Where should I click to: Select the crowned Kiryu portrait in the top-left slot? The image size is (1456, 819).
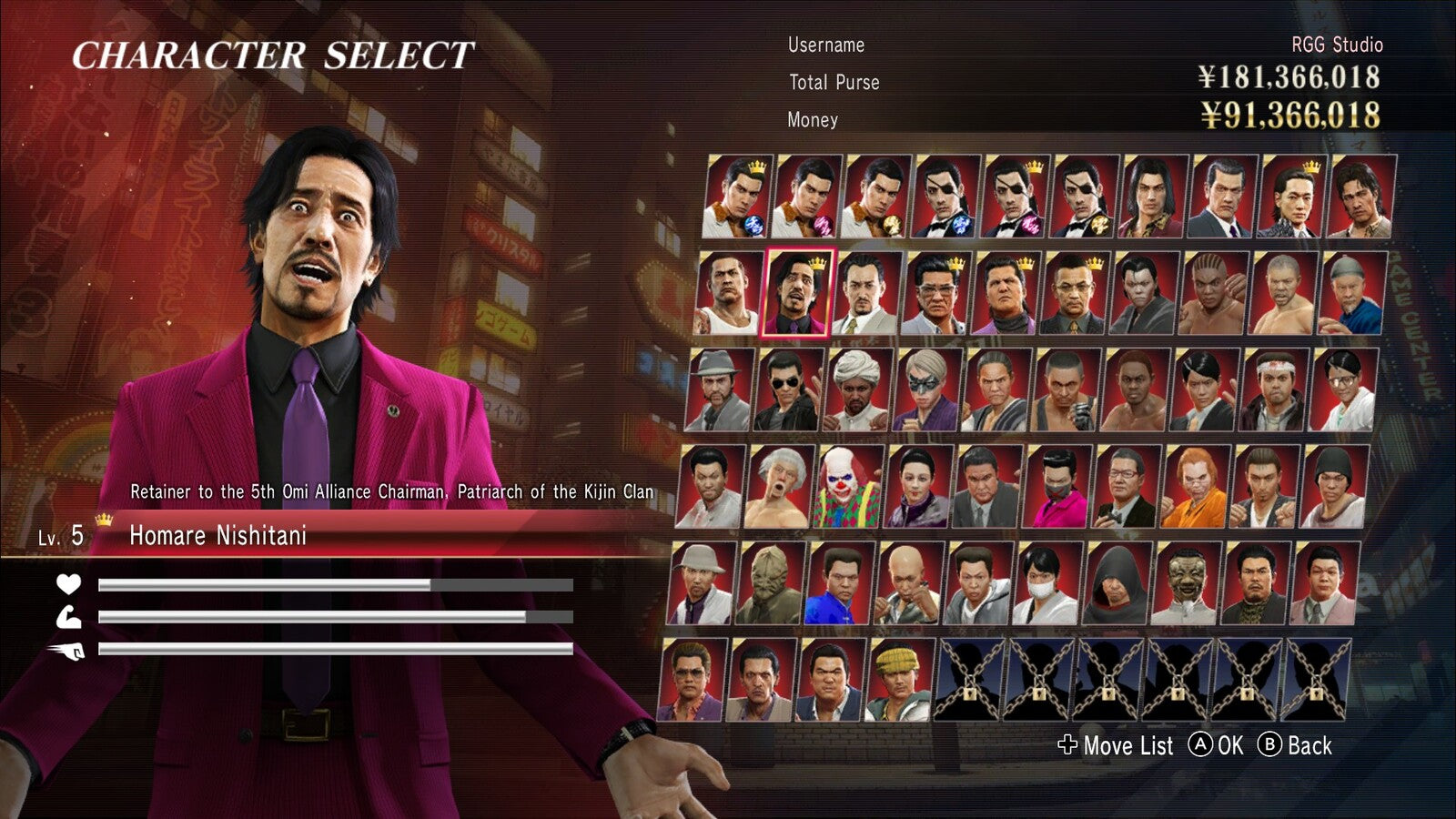739,198
